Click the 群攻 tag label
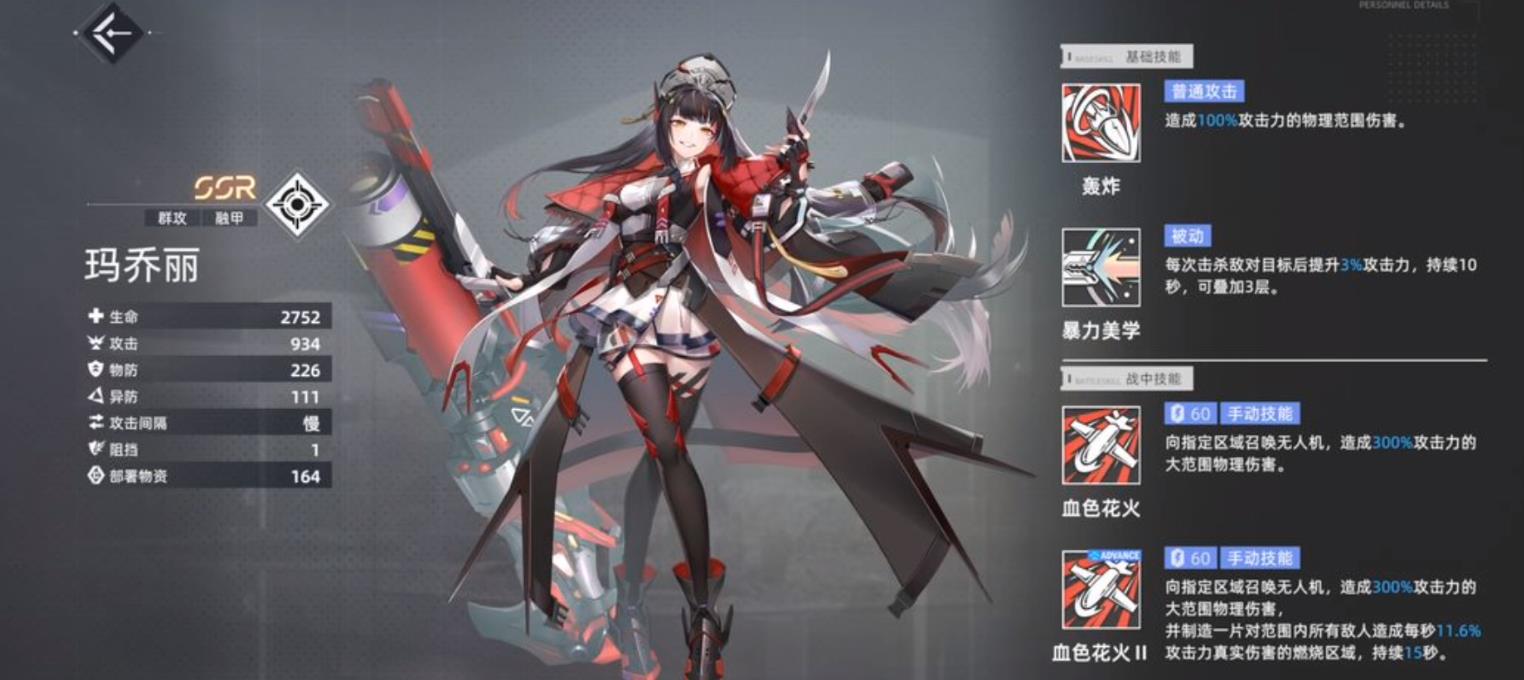Screen dimensions: 1524x680 (x=172, y=217)
